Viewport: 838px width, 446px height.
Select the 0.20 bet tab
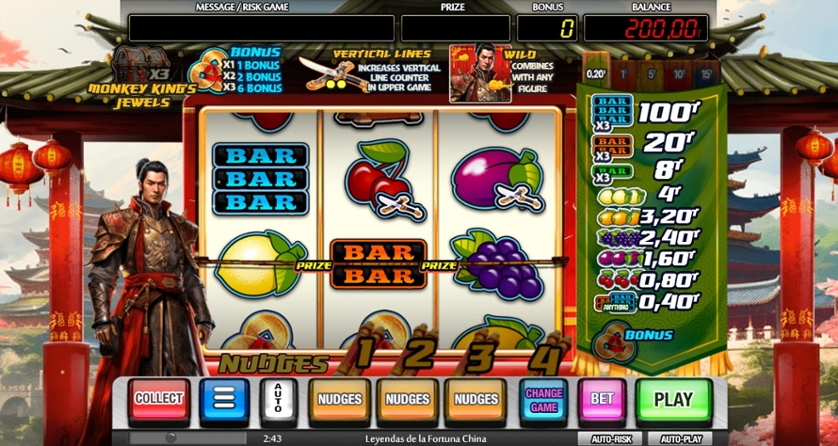(596, 72)
